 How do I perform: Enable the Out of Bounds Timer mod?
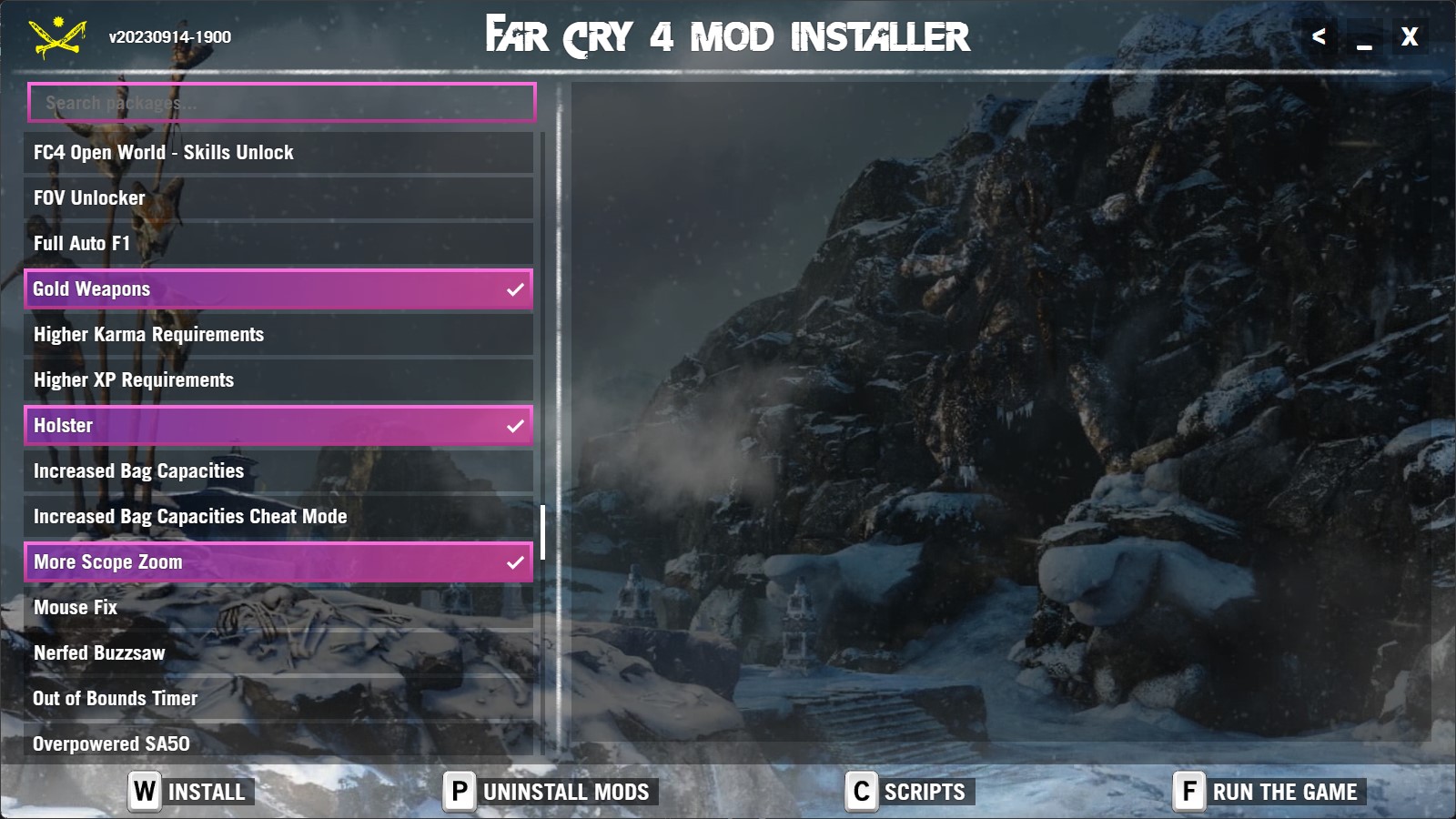click(x=278, y=699)
